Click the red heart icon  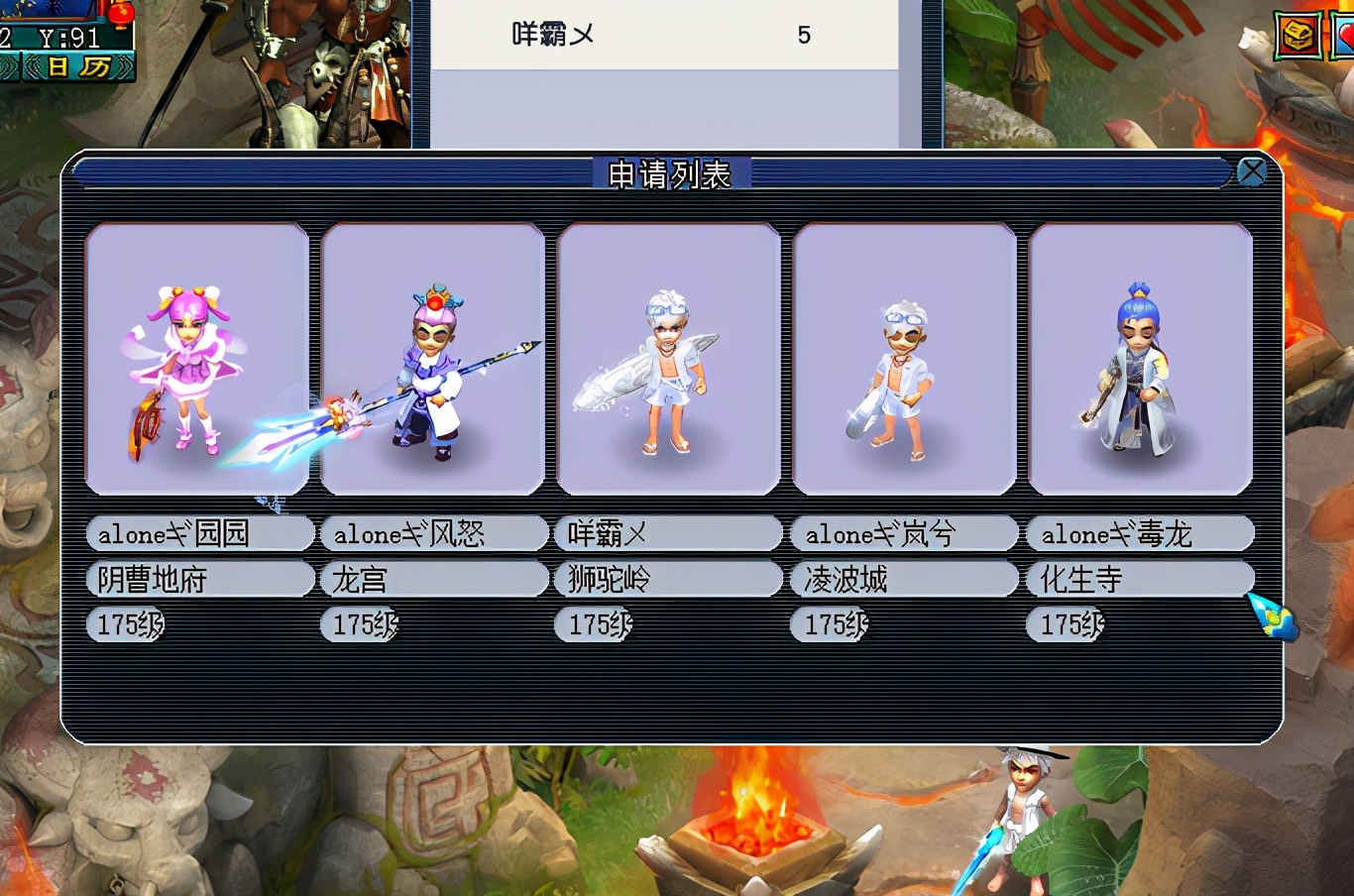coord(1344,37)
